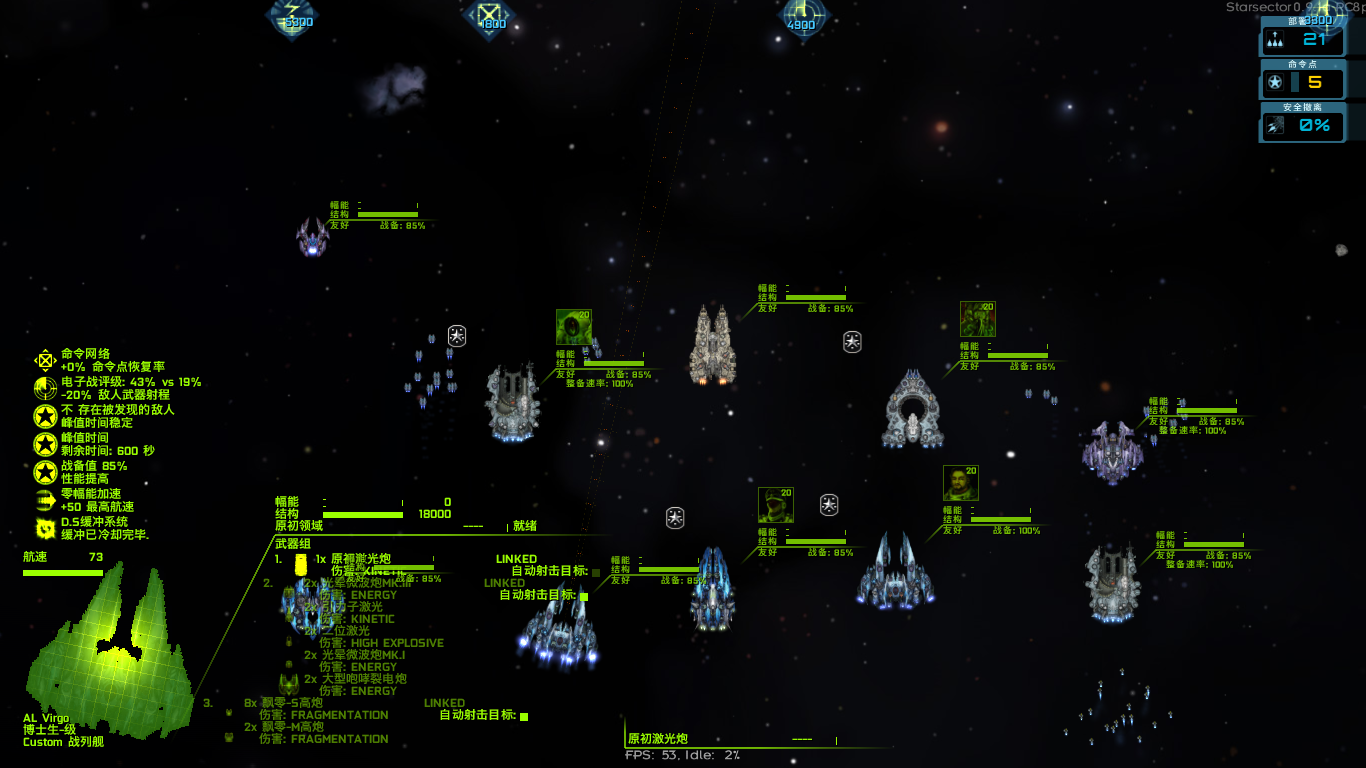Screen dimensions: 1366x768
Task: Click the 命令点 command points star icon
Action: pos(1275,83)
